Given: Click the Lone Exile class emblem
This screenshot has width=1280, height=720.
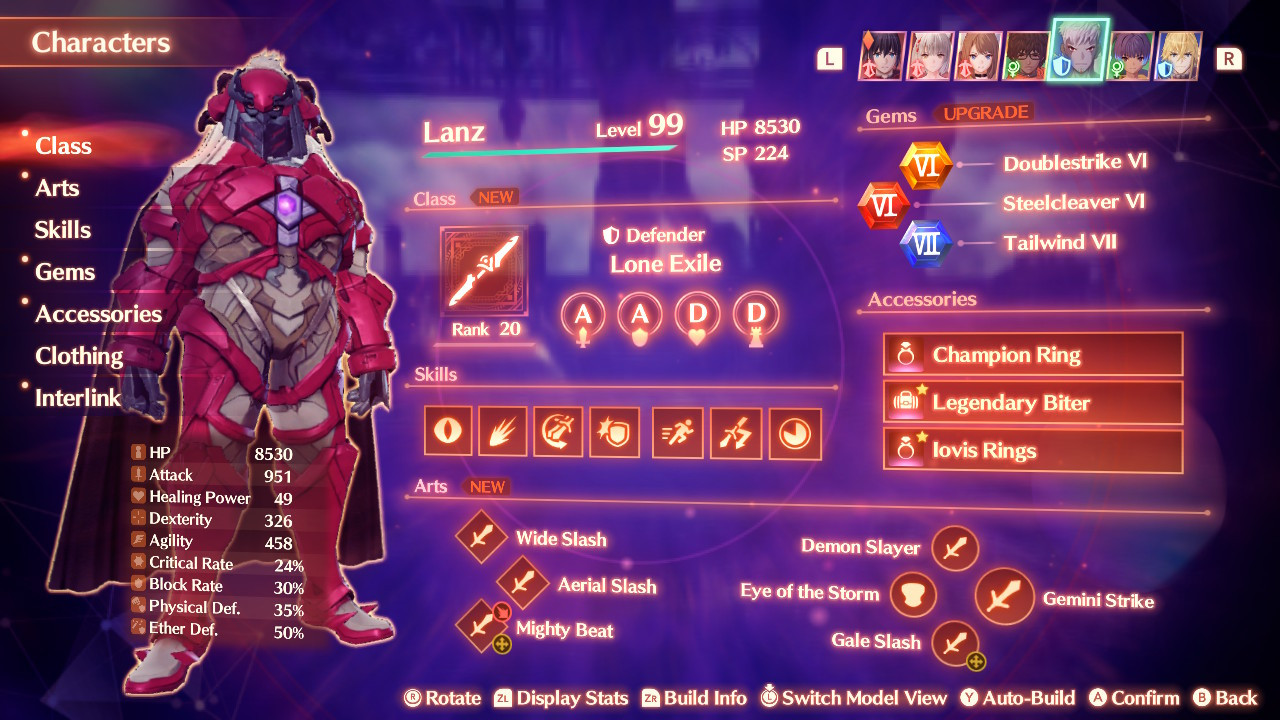Looking at the screenshot, I should pyautogui.click(x=484, y=270).
